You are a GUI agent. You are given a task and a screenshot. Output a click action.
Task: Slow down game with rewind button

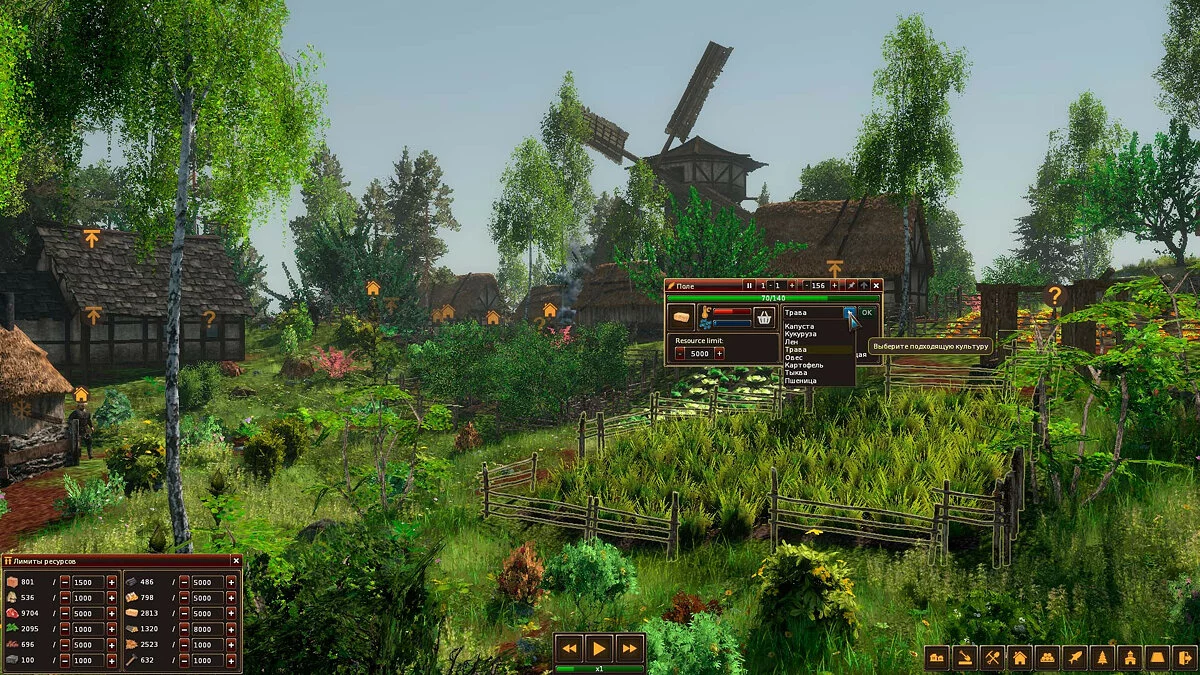pyautogui.click(x=570, y=648)
